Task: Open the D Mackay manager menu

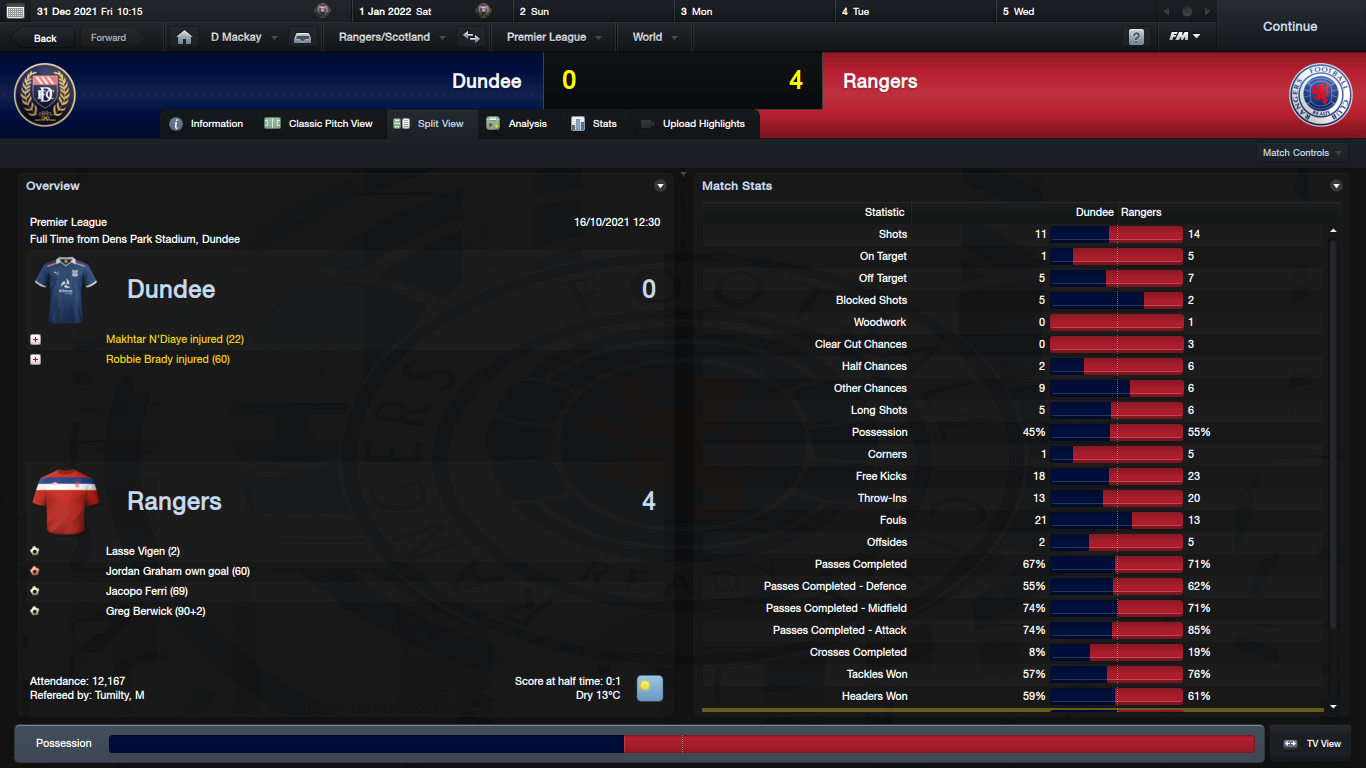Action: coord(242,37)
